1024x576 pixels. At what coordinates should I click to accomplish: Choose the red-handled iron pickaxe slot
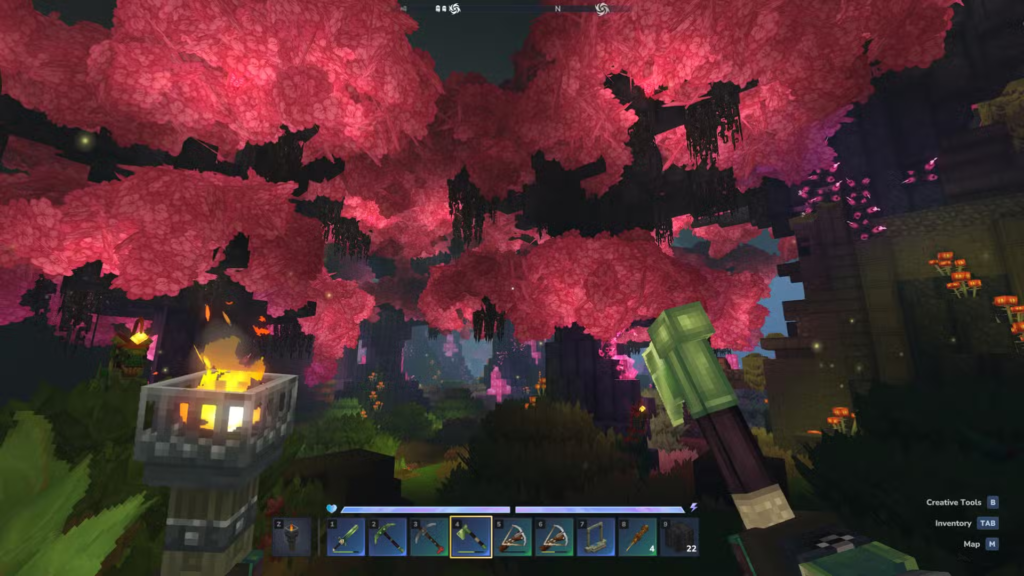point(429,537)
